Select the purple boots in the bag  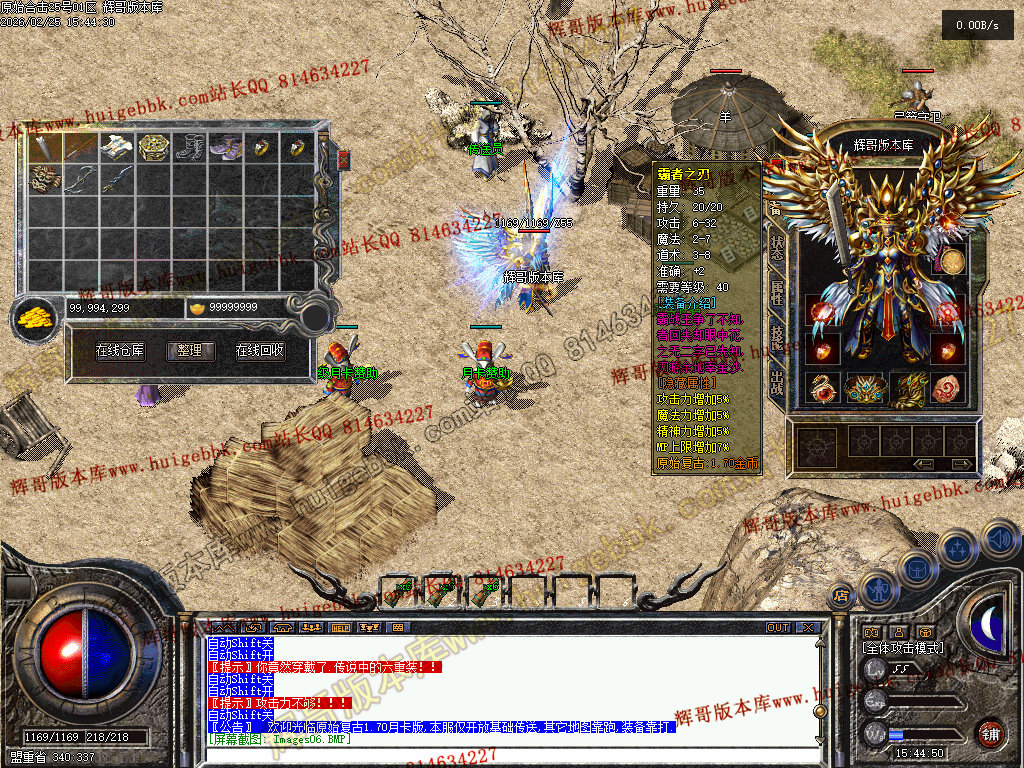point(226,148)
